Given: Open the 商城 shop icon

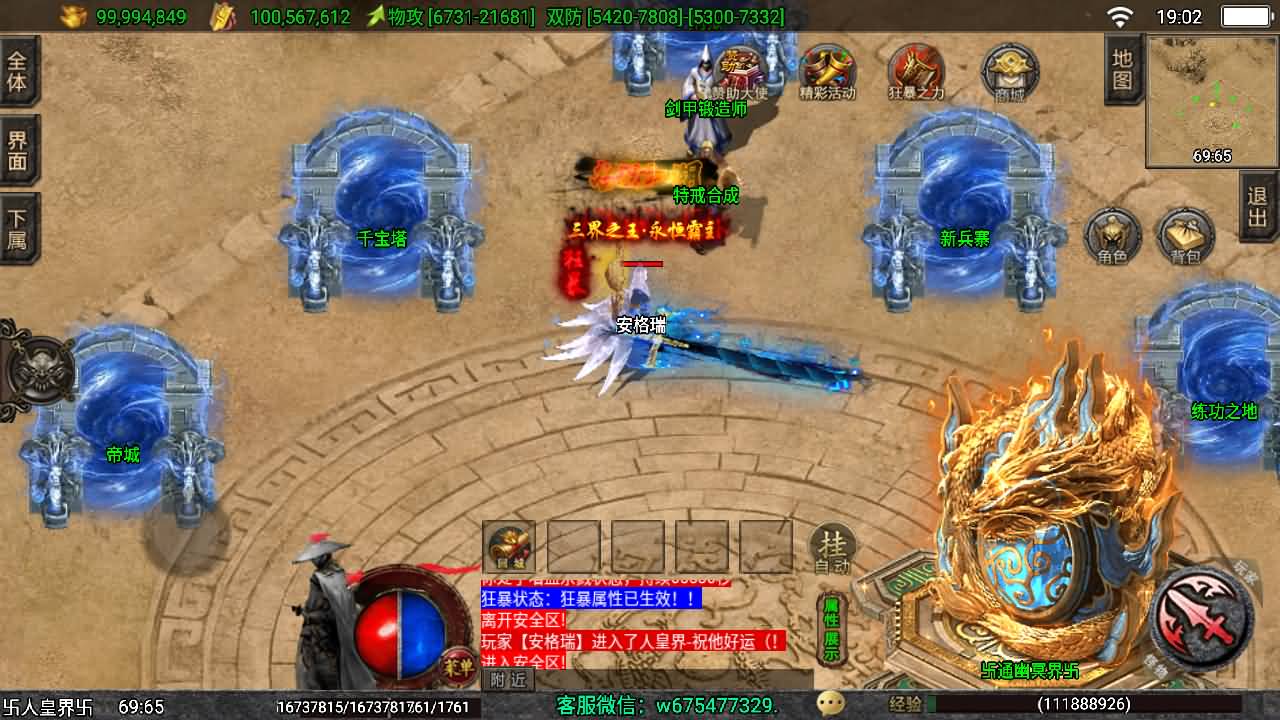Looking at the screenshot, I should click(1007, 70).
